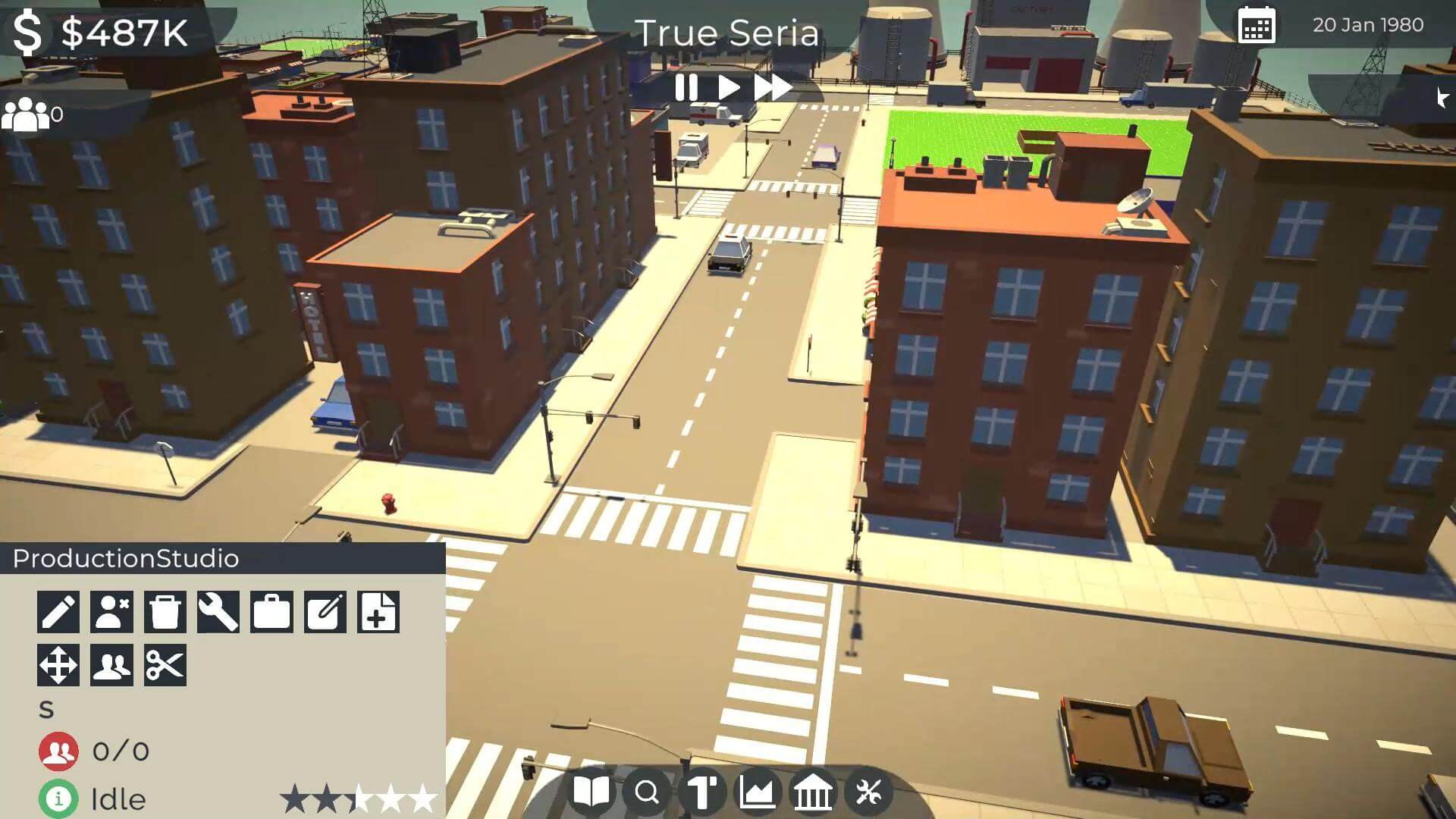The height and width of the screenshot is (819, 1456).
Task: Open the hammer build menu
Action: [x=702, y=792]
